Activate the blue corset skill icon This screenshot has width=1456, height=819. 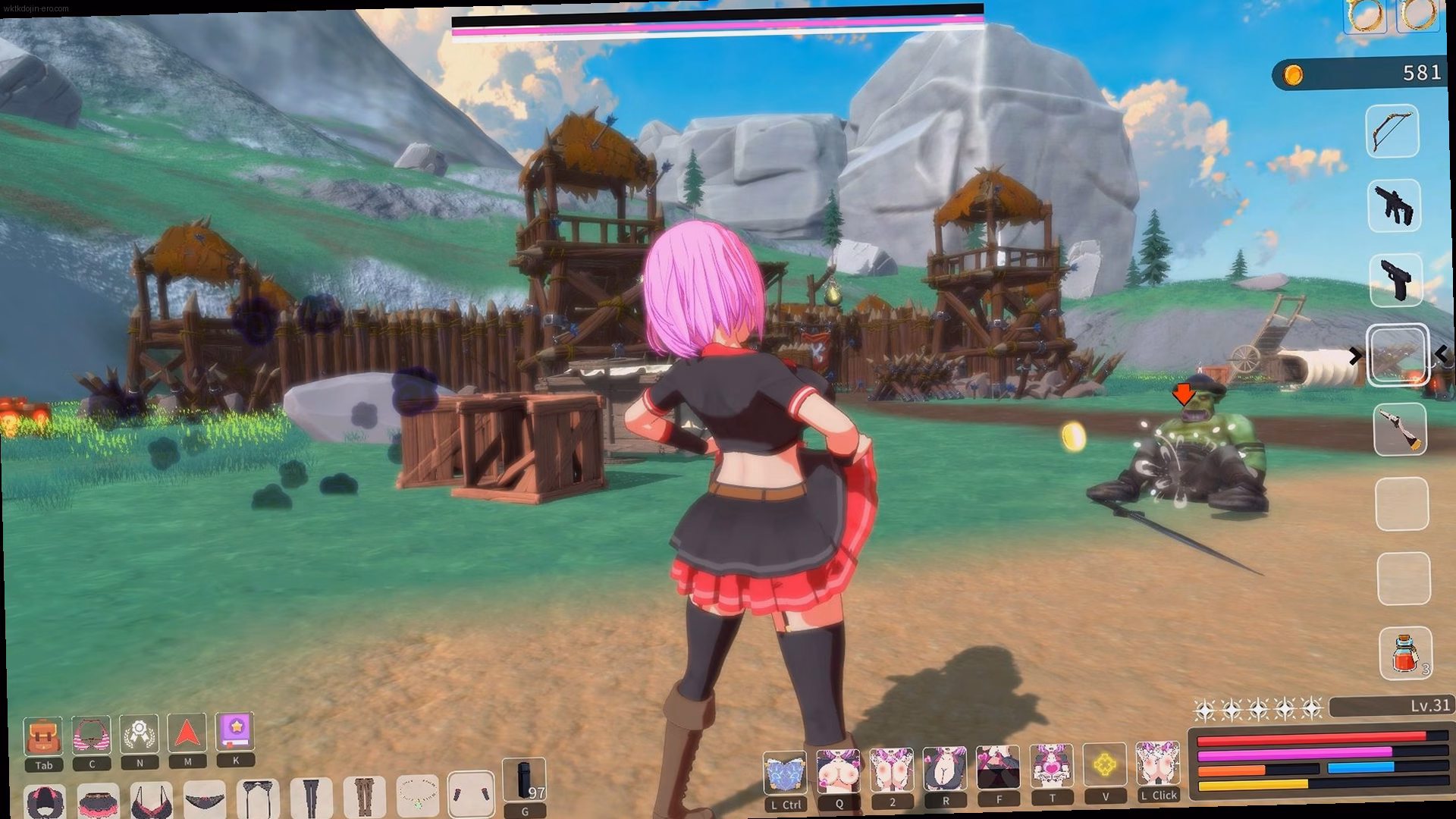(784, 773)
